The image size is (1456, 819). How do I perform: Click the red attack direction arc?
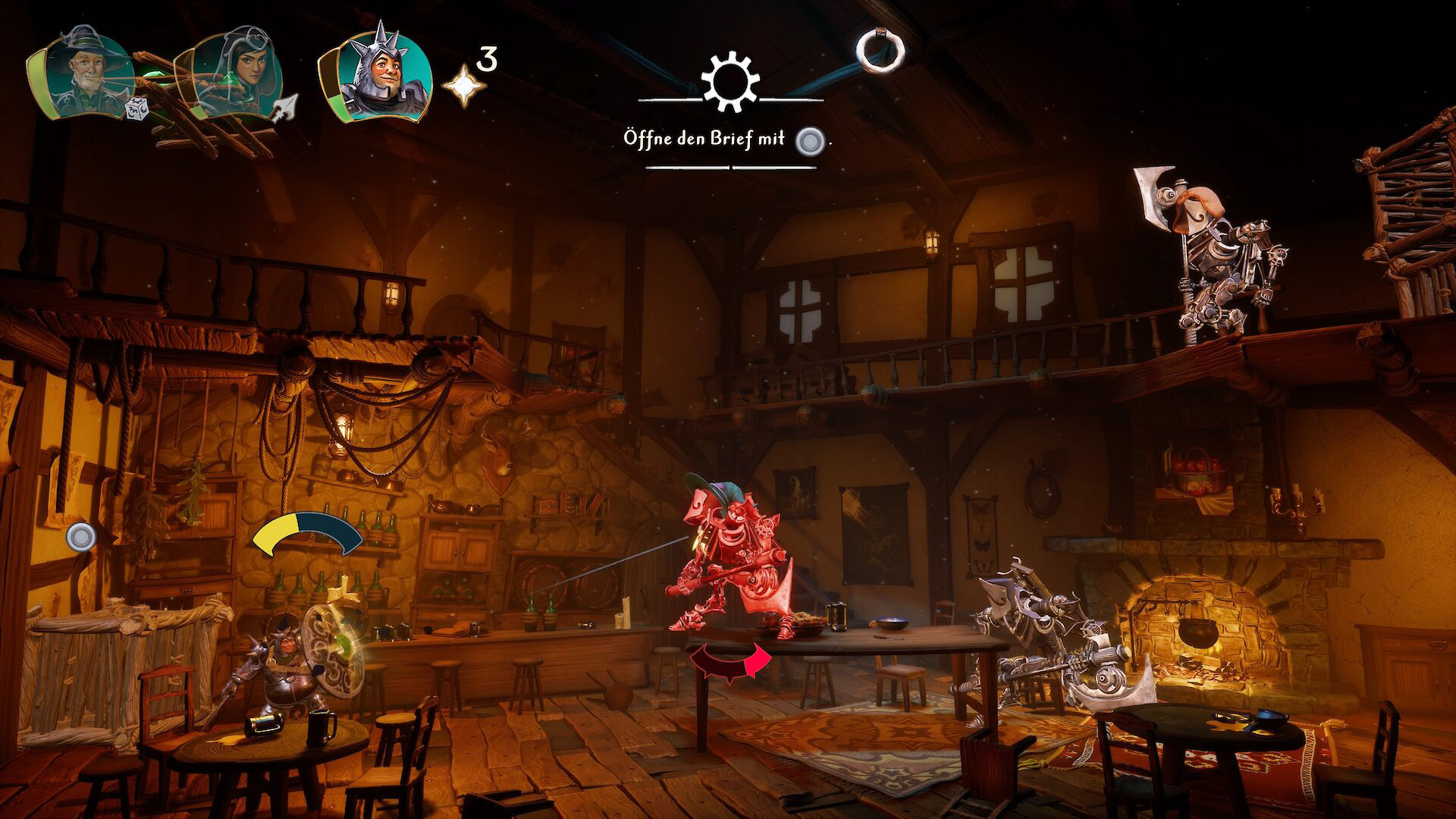coord(730,661)
